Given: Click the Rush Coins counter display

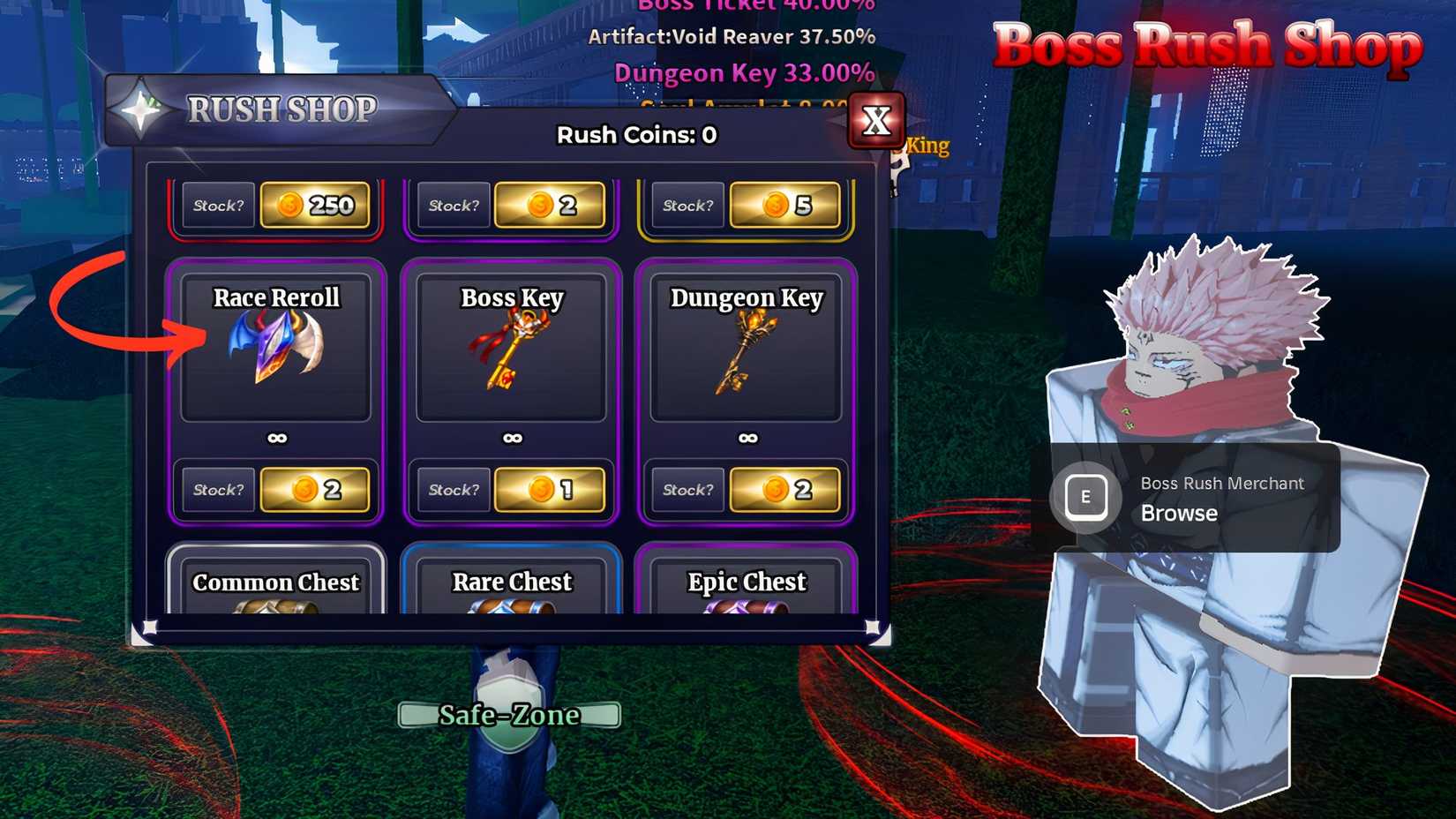Looking at the screenshot, I should pyautogui.click(x=634, y=135).
